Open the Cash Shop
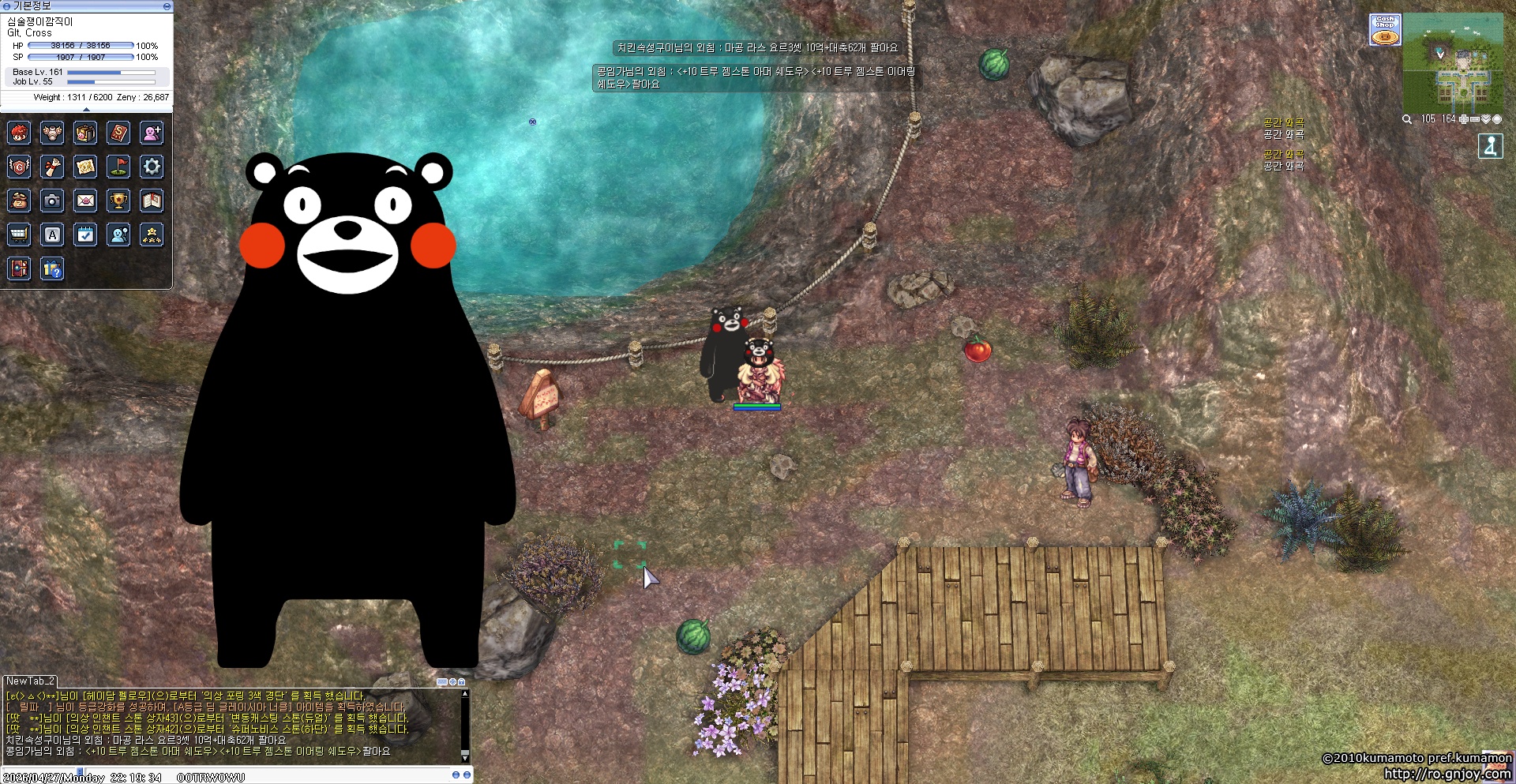The height and width of the screenshot is (784, 1516). point(1385,29)
